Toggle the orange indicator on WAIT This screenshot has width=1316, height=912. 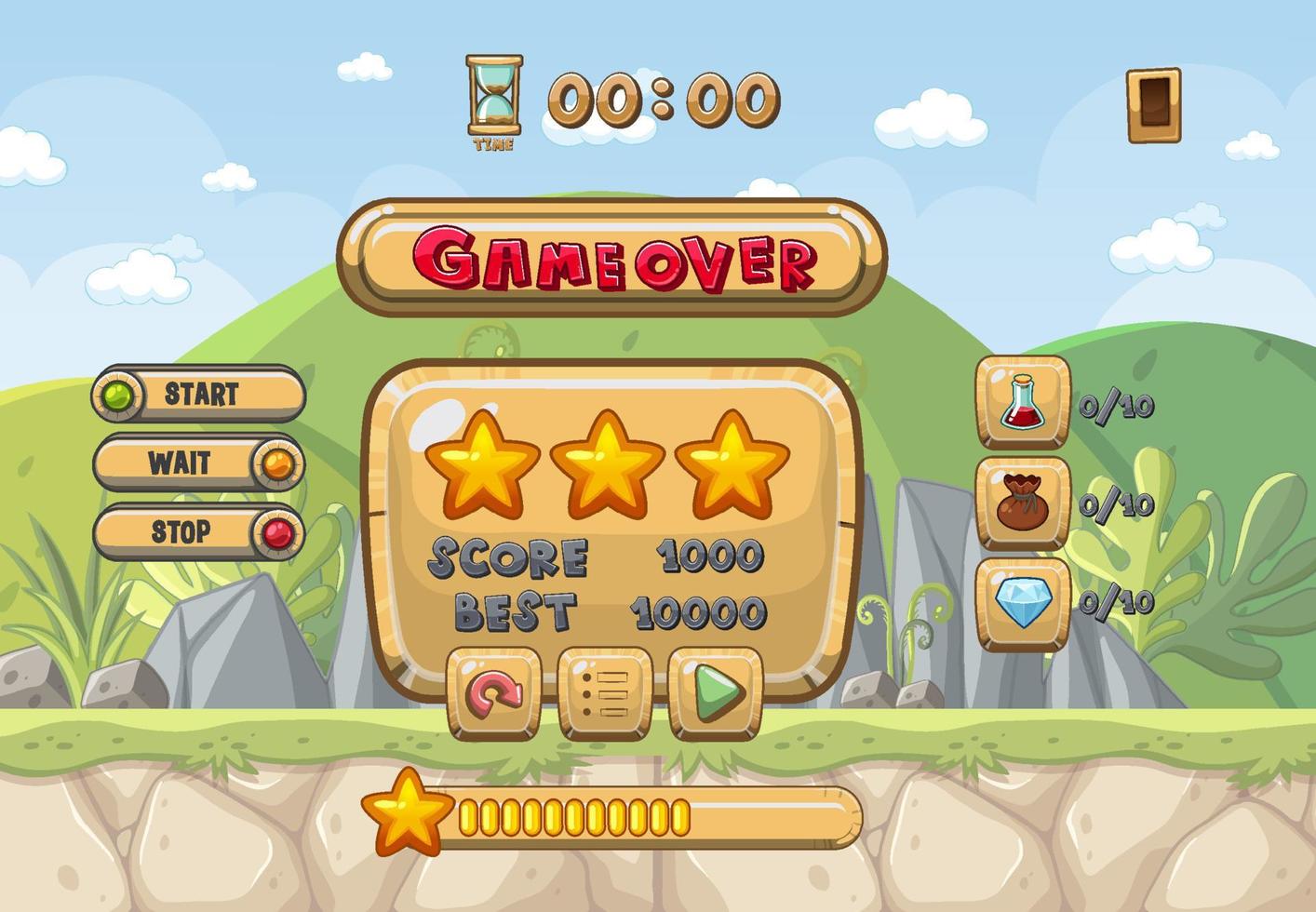tap(276, 463)
